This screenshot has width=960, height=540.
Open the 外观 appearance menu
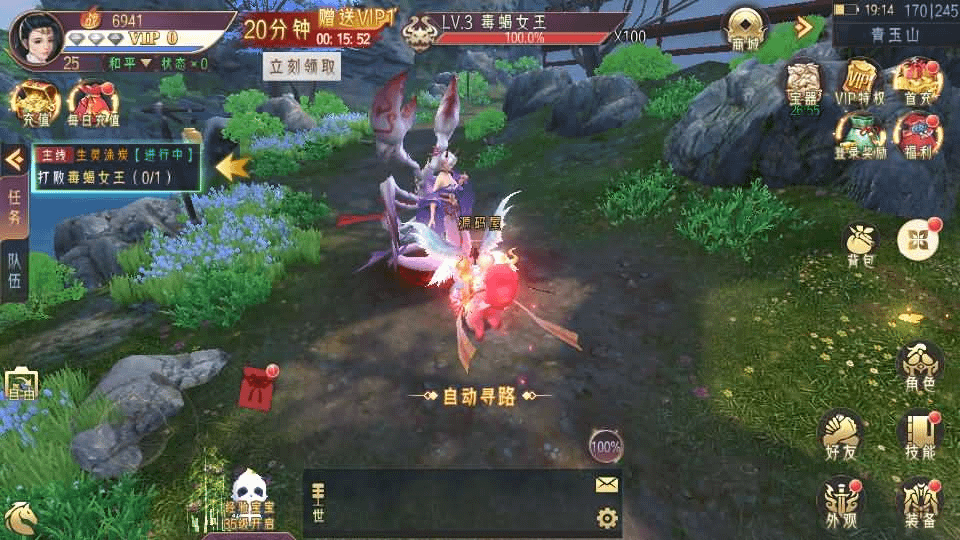coord(840,500)
